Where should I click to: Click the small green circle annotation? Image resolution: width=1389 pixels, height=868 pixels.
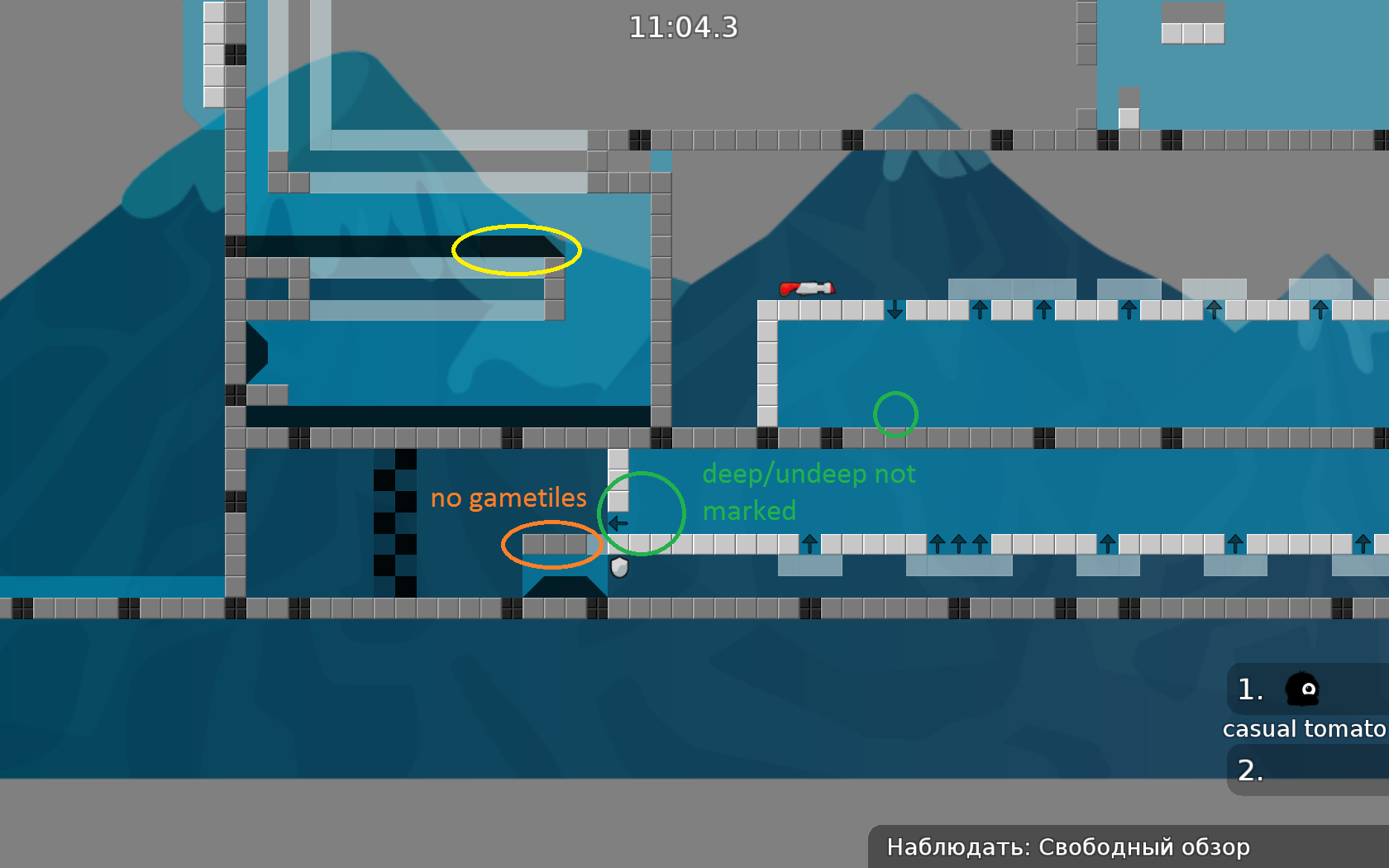coord(896,414)
